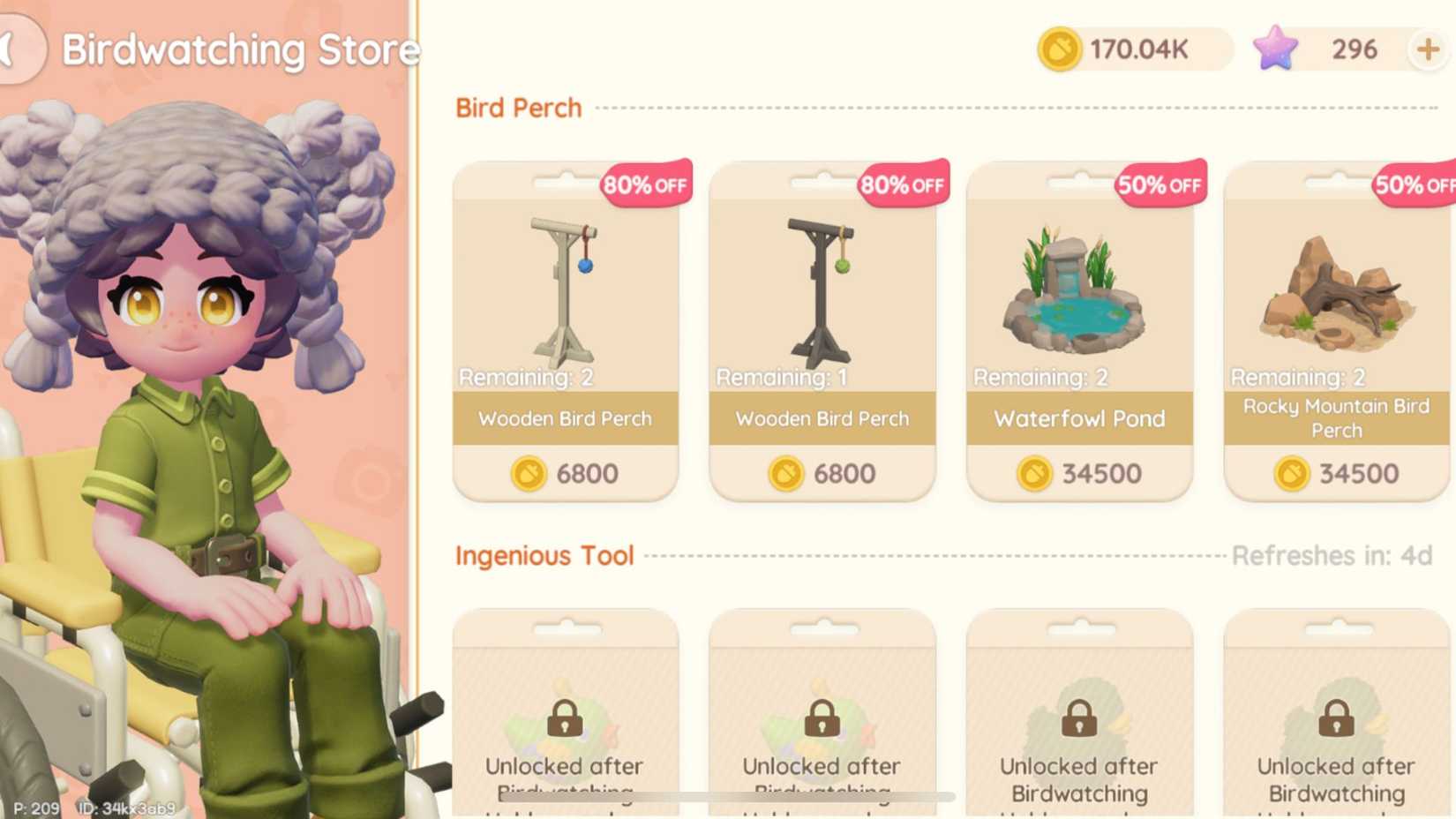This screenshot has height=819, width=1456.
Task: Buy the Wooden Bird Perch for 6800
Action: tap(565, 331)
